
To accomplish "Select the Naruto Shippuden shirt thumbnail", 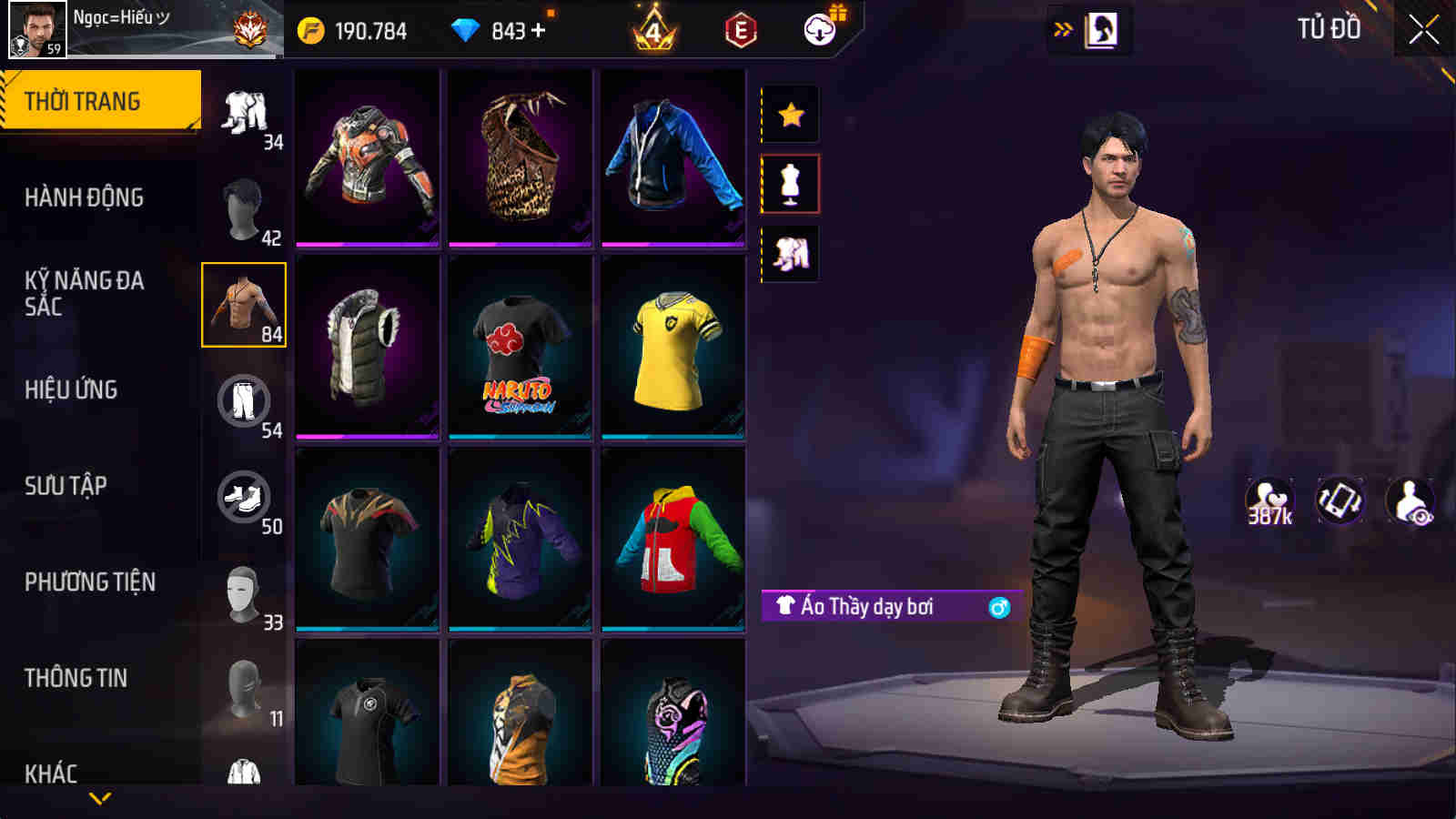I will [521, 349].
